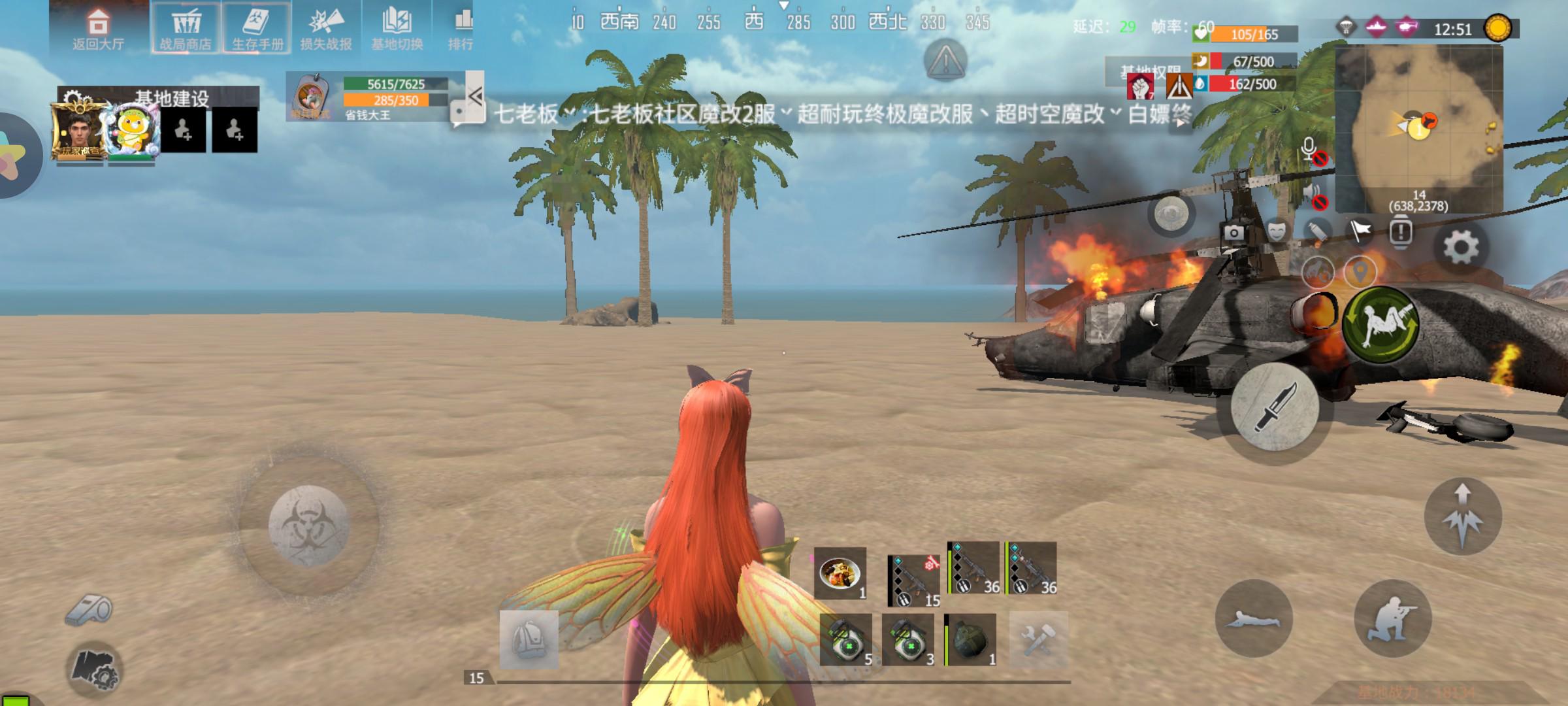Select the rifle slot with 15 ammo

point(913,580)
